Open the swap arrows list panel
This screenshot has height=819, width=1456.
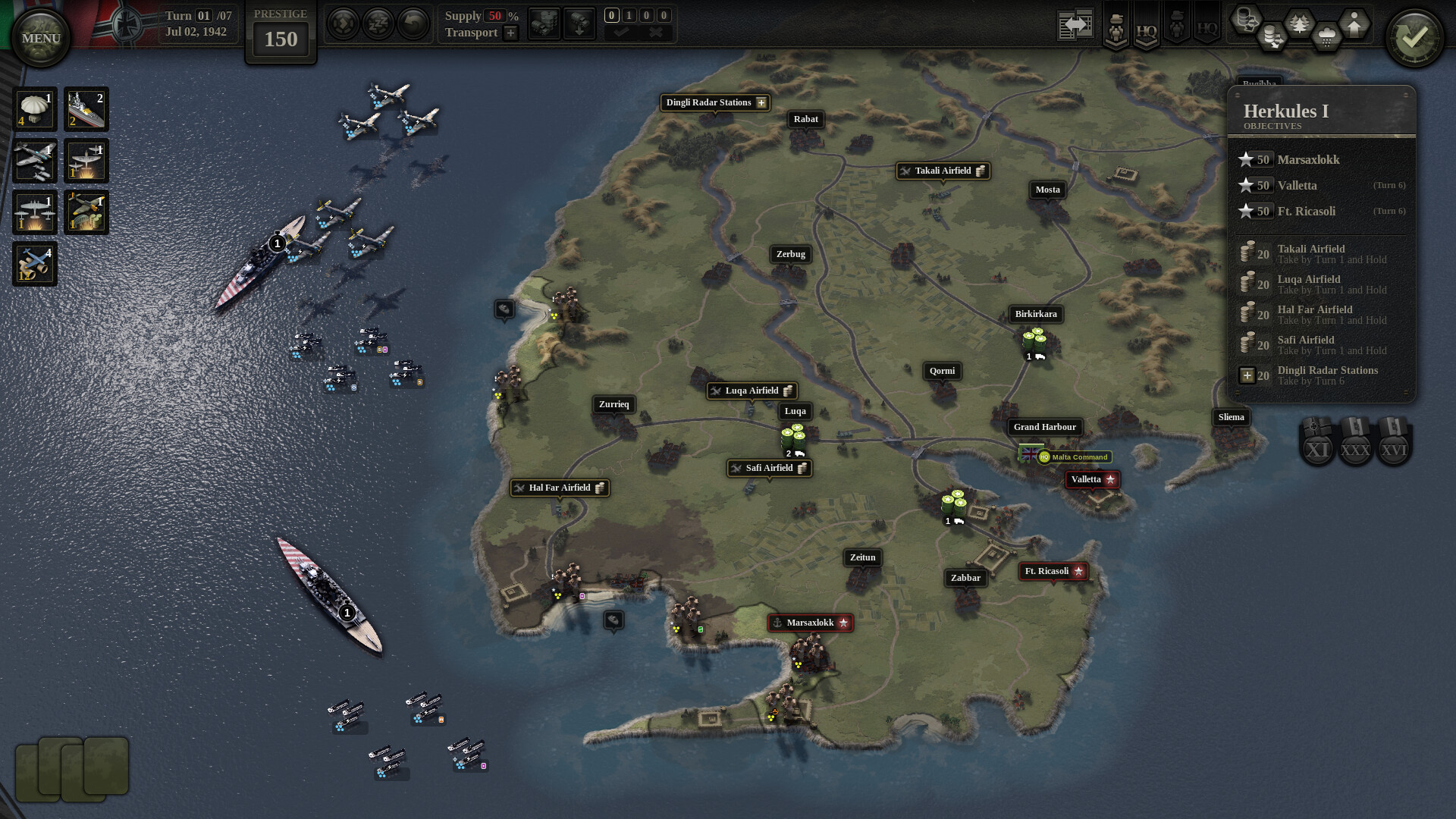[x=1075, y=25]
